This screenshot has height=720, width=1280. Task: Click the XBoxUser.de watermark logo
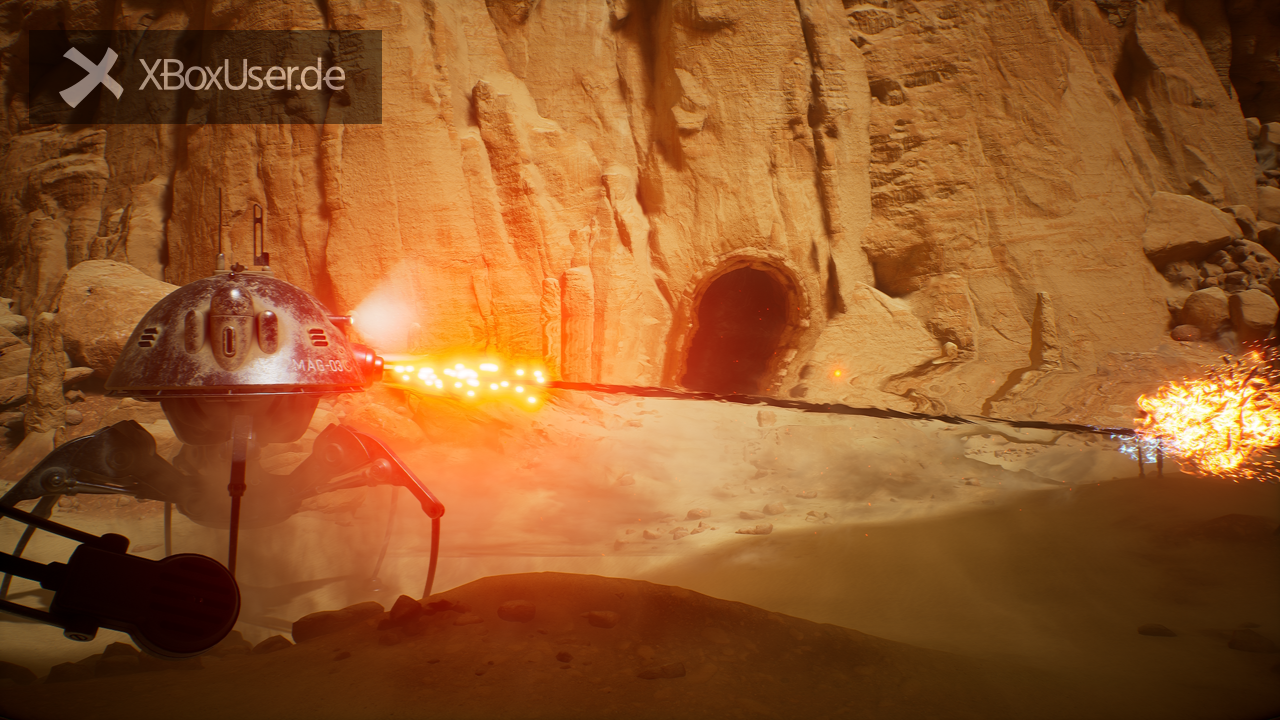click(204, 77)
